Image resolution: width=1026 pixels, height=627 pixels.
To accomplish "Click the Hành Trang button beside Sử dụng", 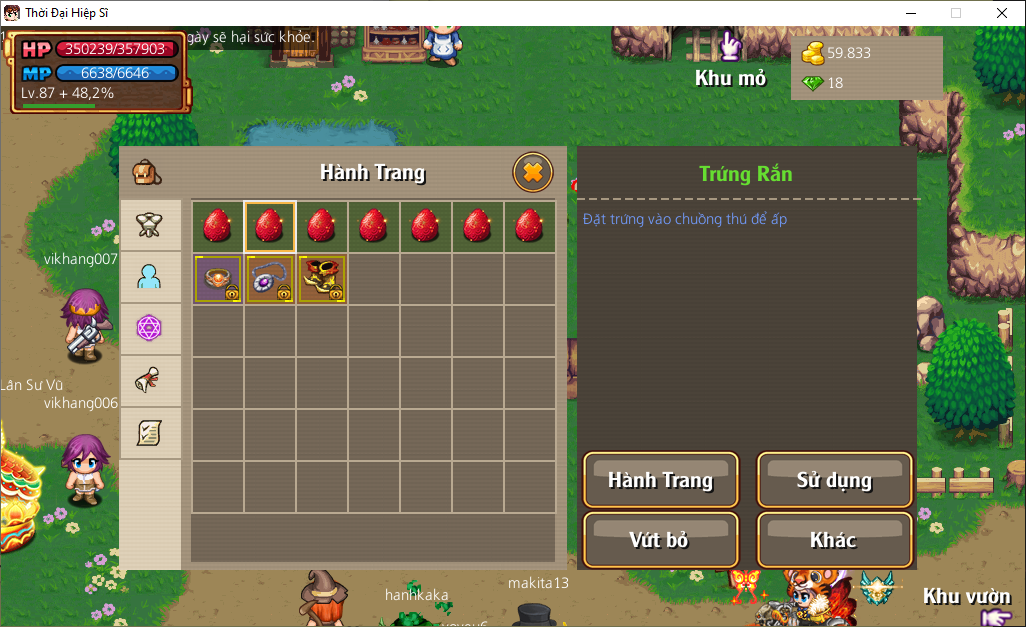I will (660, 480).
